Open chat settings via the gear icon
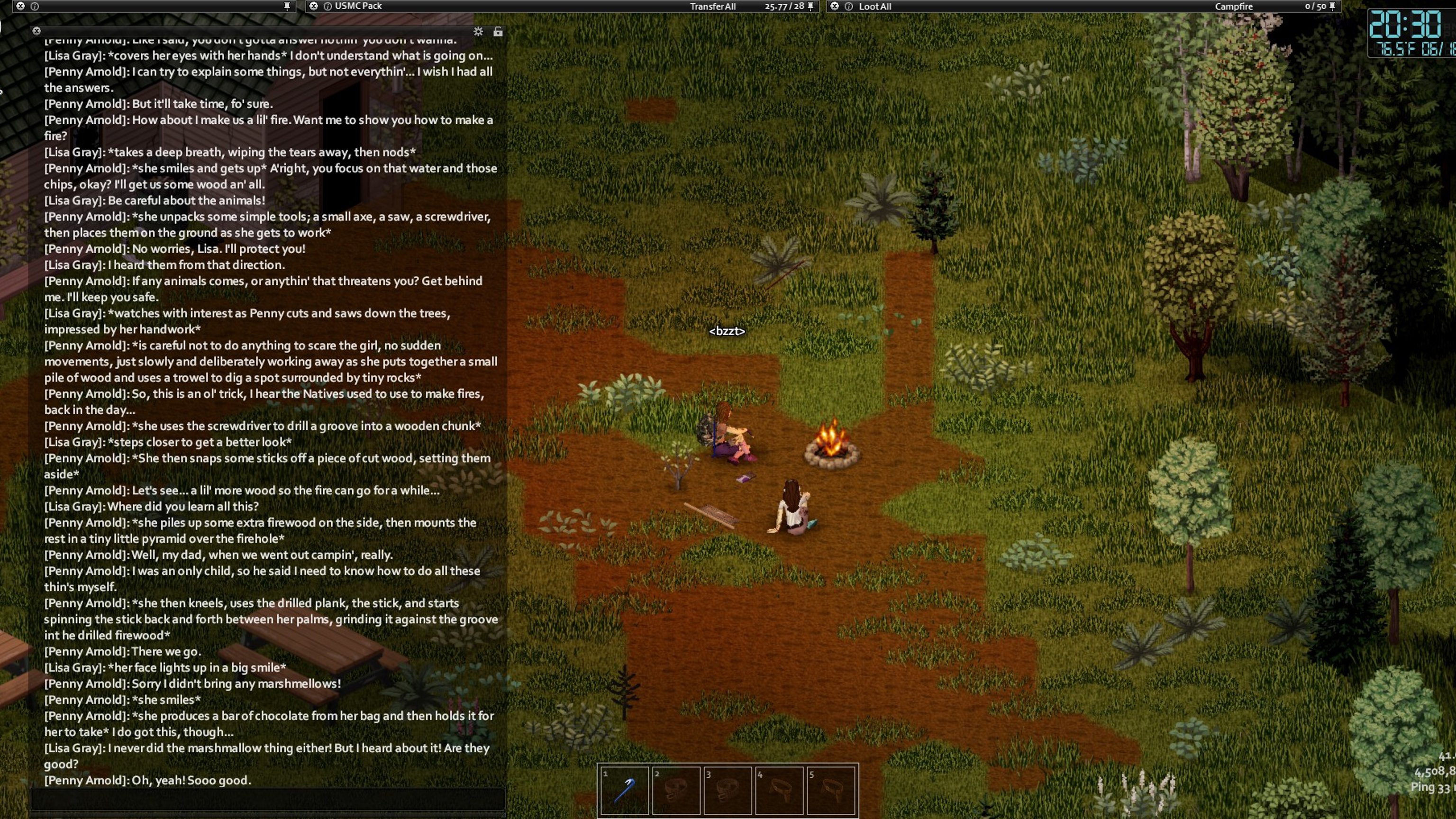The image size is (1456, 819). pos(478,31)
